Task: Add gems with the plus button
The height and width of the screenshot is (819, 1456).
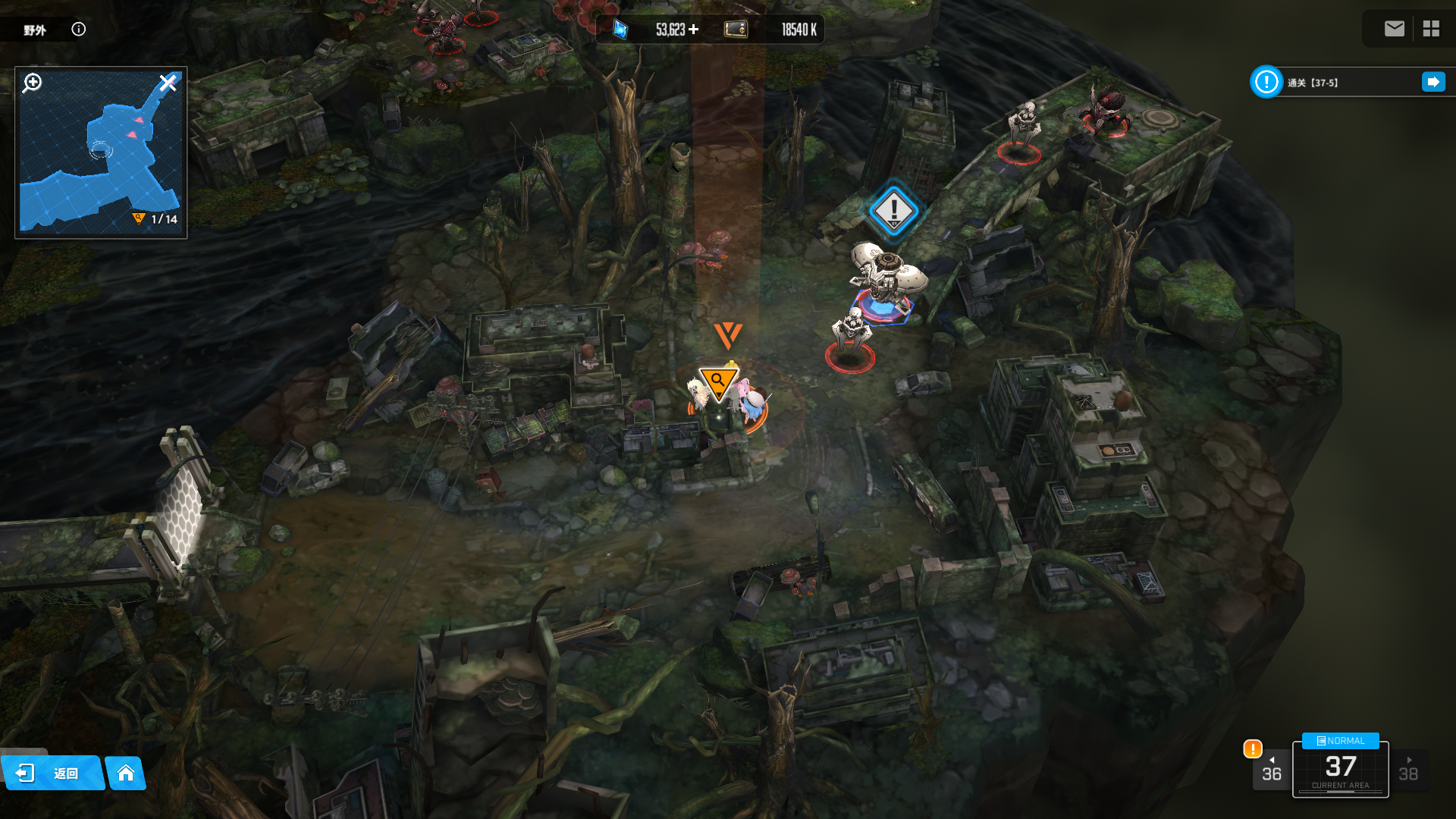Action: point(693,30)
